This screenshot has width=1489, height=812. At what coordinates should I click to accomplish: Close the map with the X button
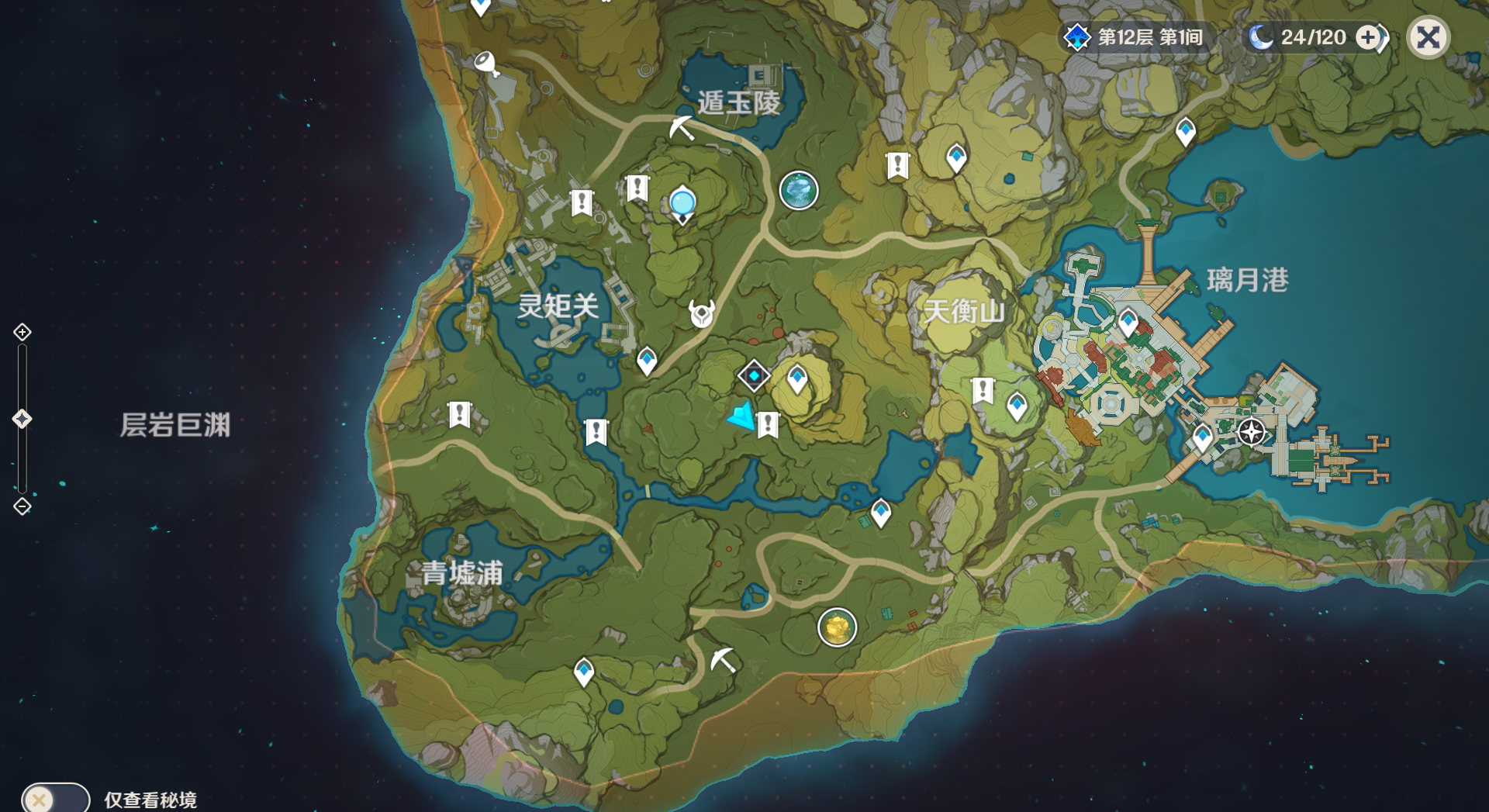coord(1428,37)
